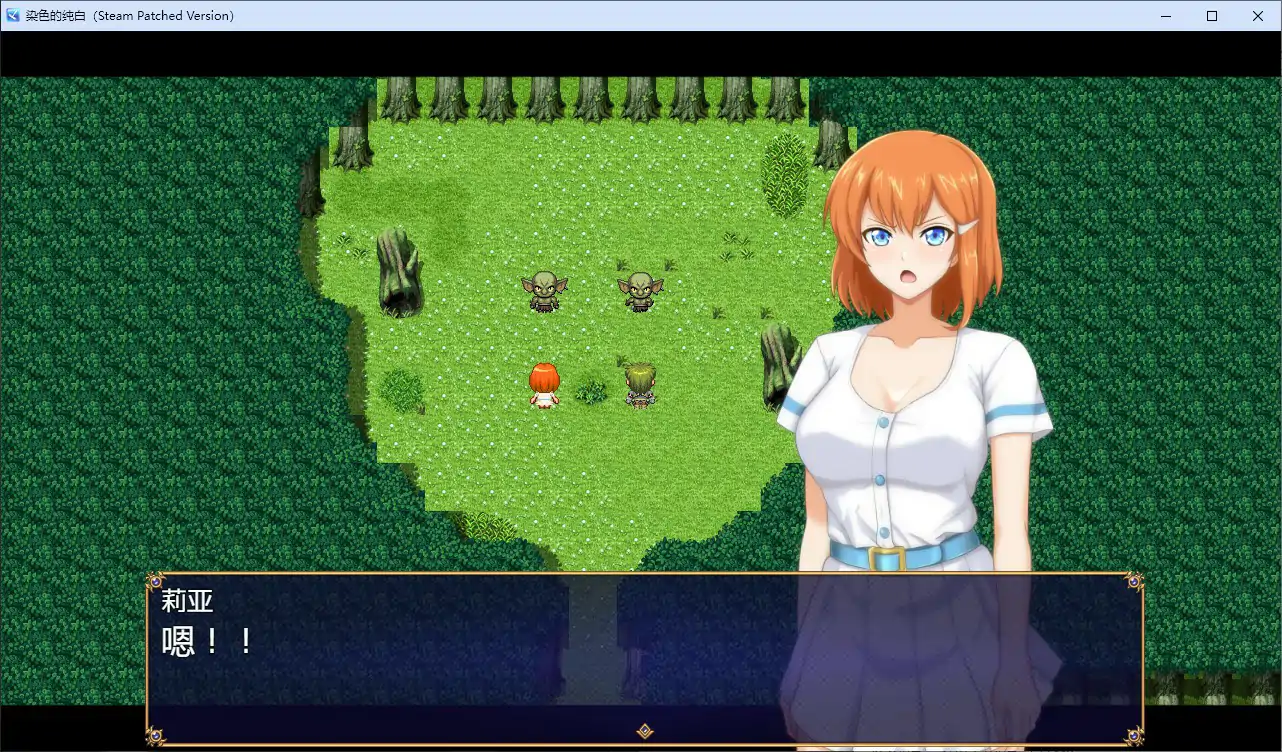1282x752 pixels.
Task: Click the game application icon in title bar
Action: [12, 15]
